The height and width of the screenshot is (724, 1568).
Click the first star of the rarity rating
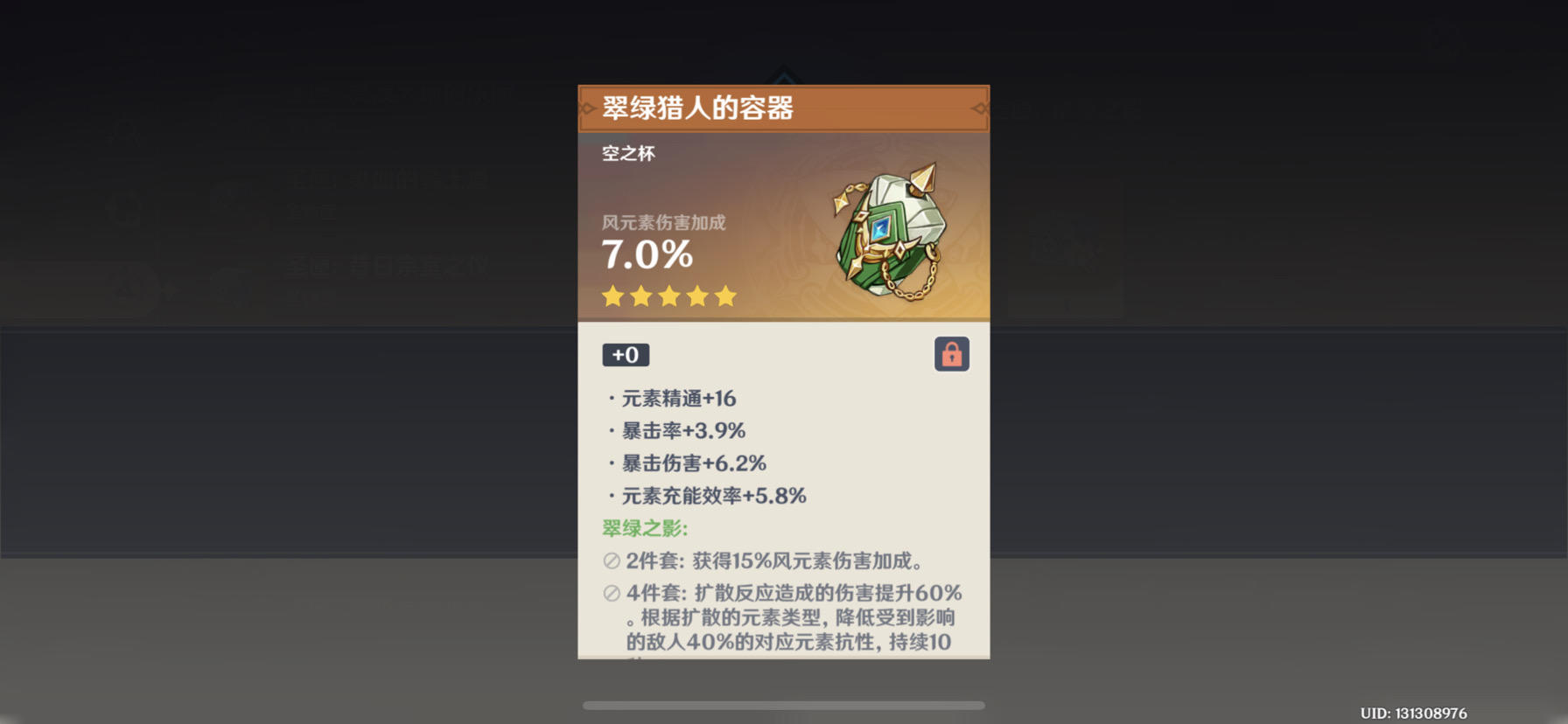tap(612, 296)
